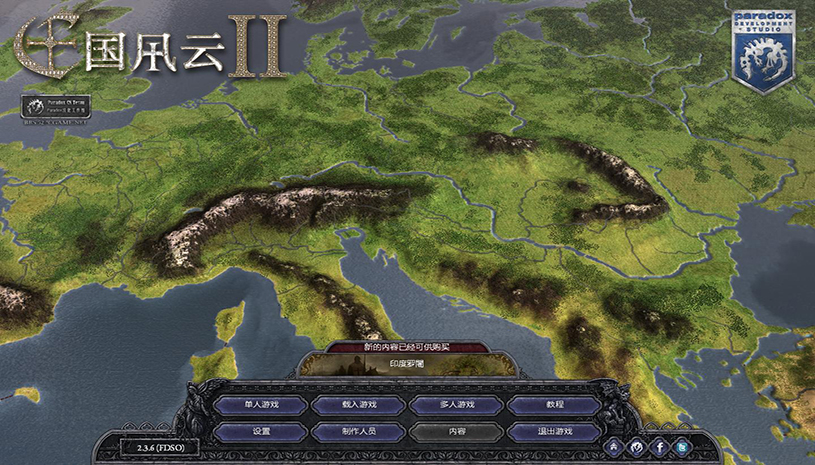Screen dimensions: 815x465
Task: Click the Paradox Development Studio logo
Action: click(762, 50)
